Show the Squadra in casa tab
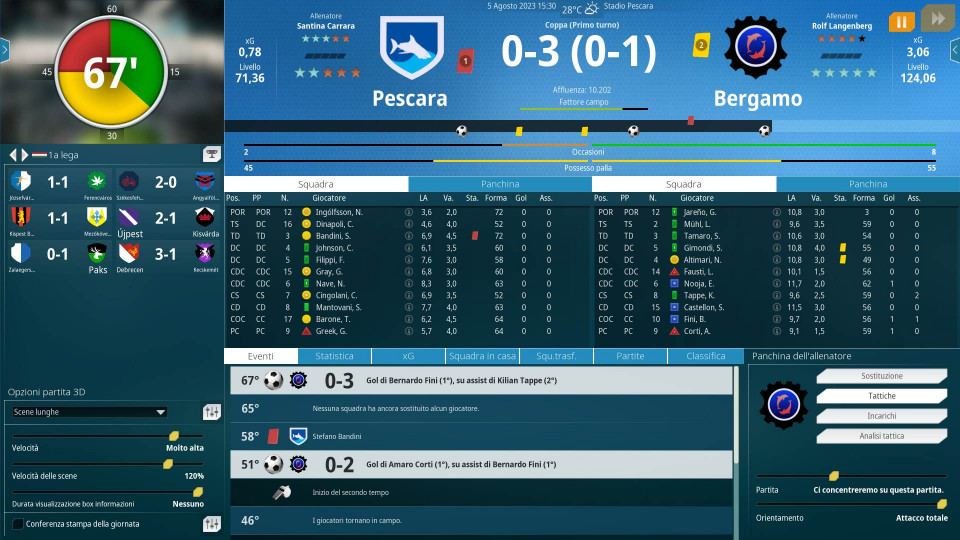The height and width of the screenshot is (540, 960). point(482,356)
